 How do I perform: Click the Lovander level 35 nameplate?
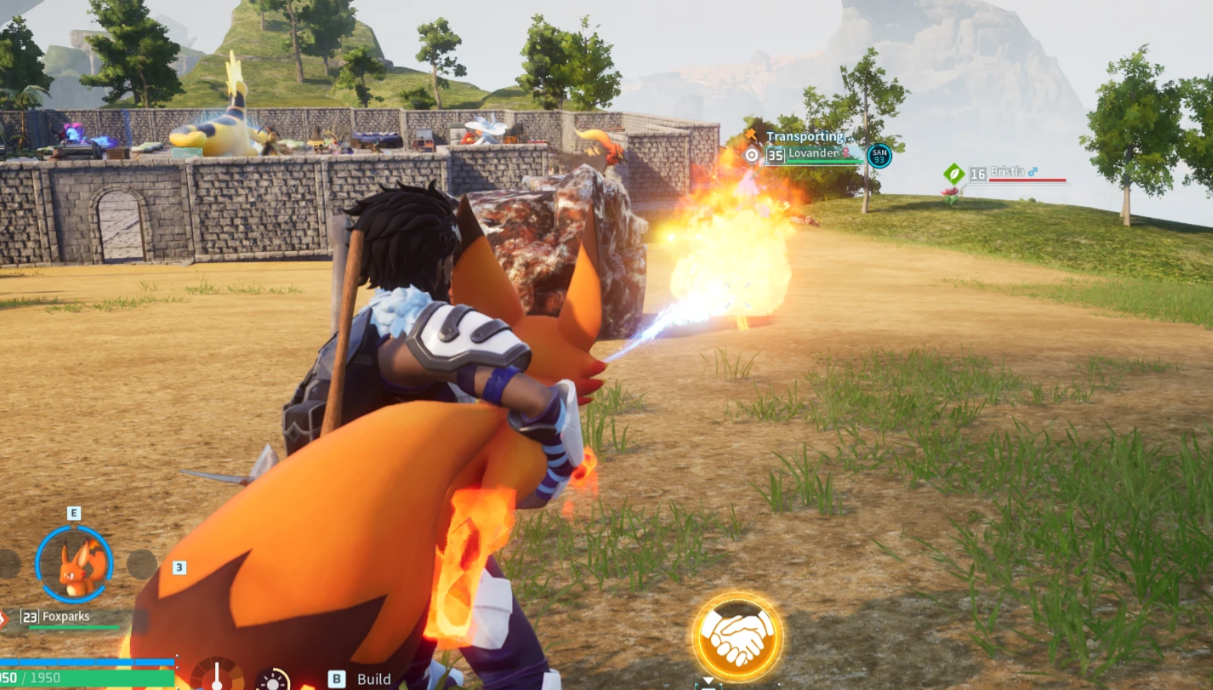[812, 154]
